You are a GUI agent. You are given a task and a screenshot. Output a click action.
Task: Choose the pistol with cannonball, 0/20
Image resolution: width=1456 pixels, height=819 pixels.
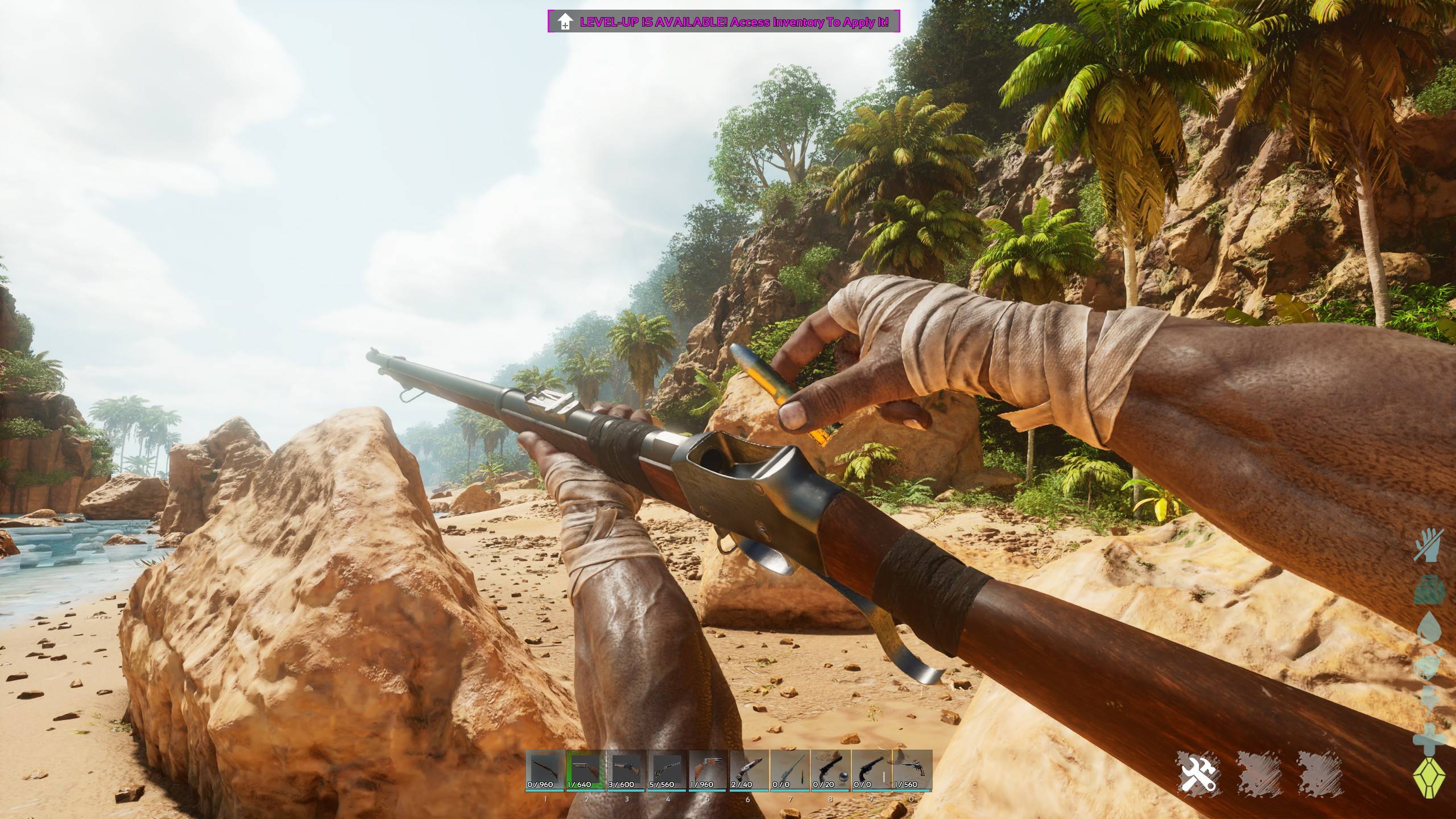830,770
